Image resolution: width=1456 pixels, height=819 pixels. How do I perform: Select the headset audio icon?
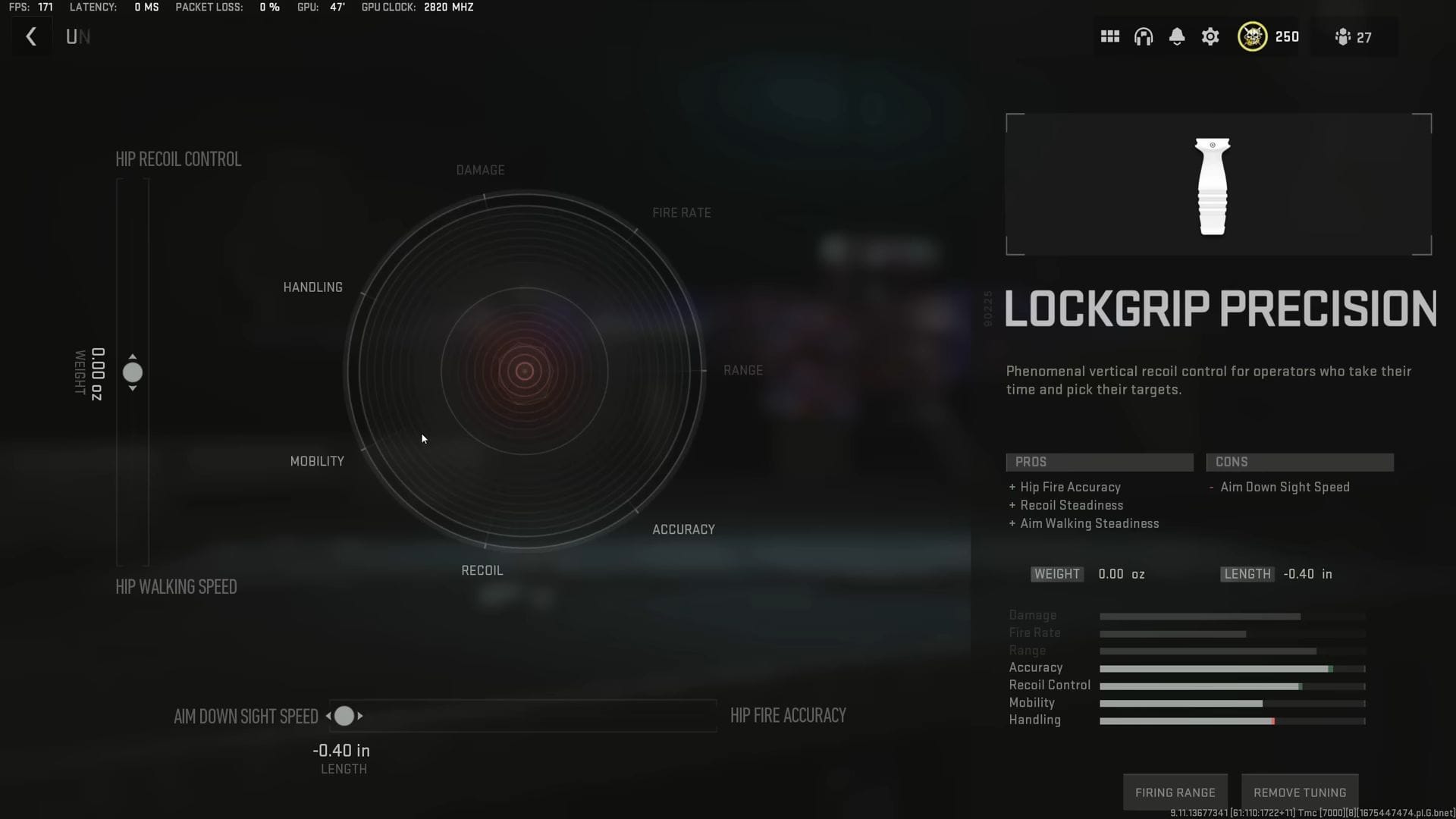(x=1143, y=36)
